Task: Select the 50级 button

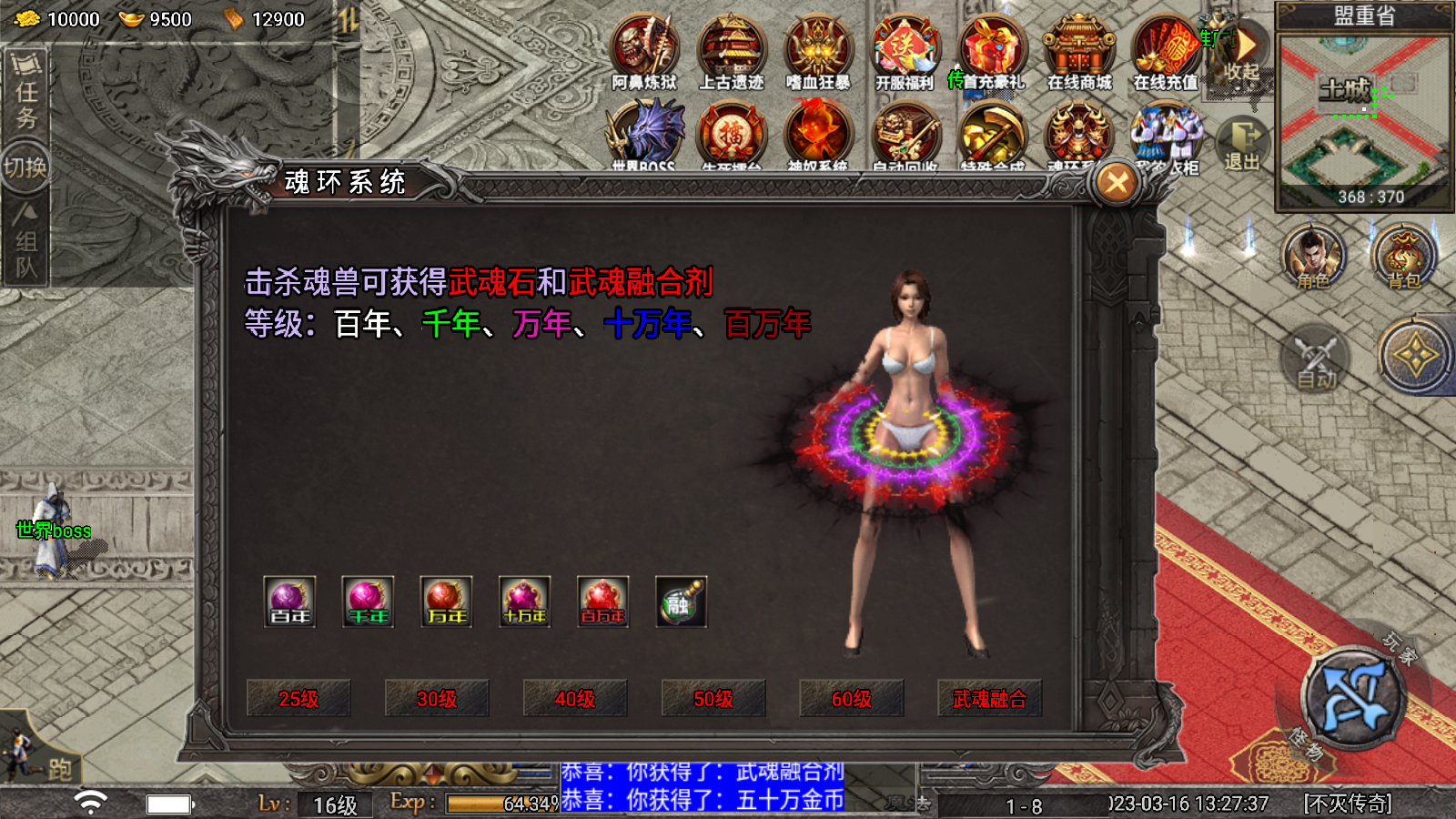Action: pyautogui.click(x=713, y=699)
